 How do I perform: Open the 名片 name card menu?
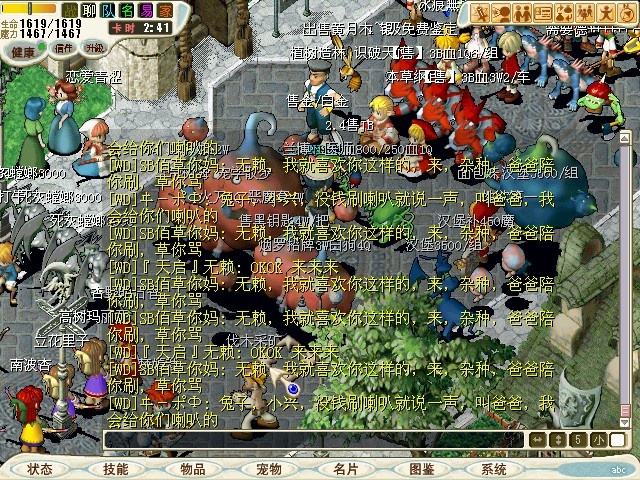[346, 468]
